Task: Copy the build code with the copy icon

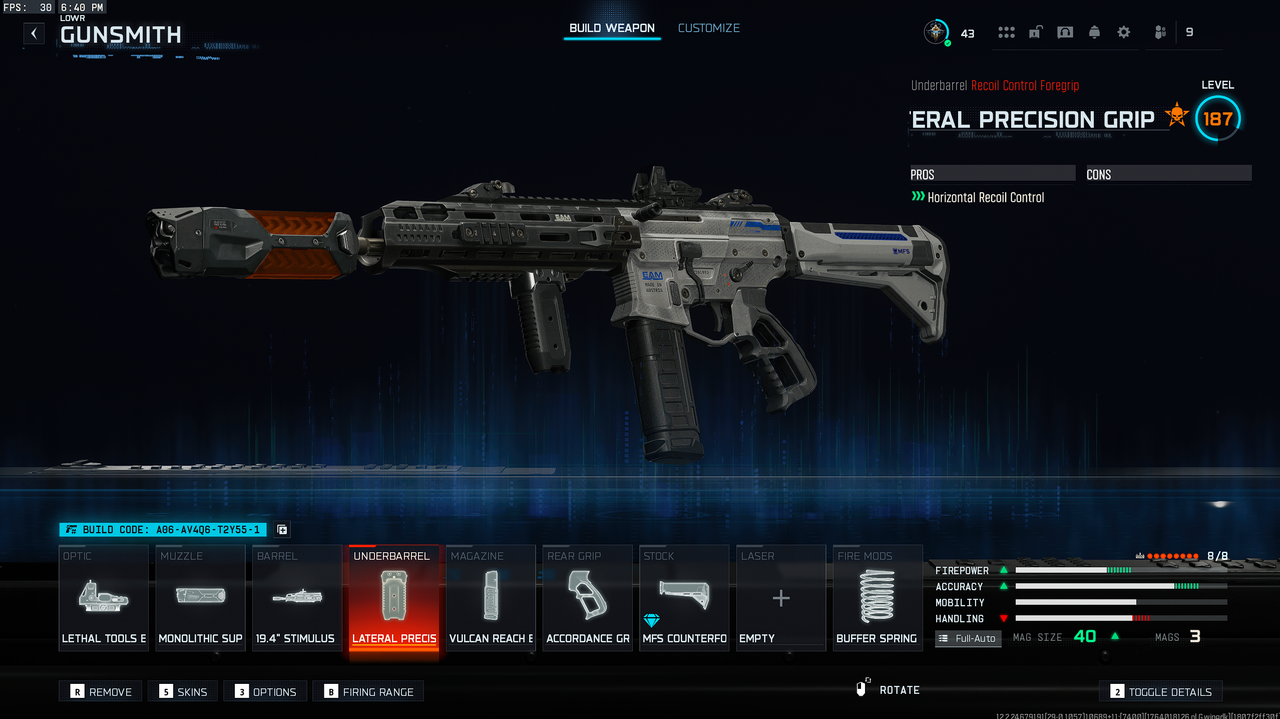Action: pos(282,530)
